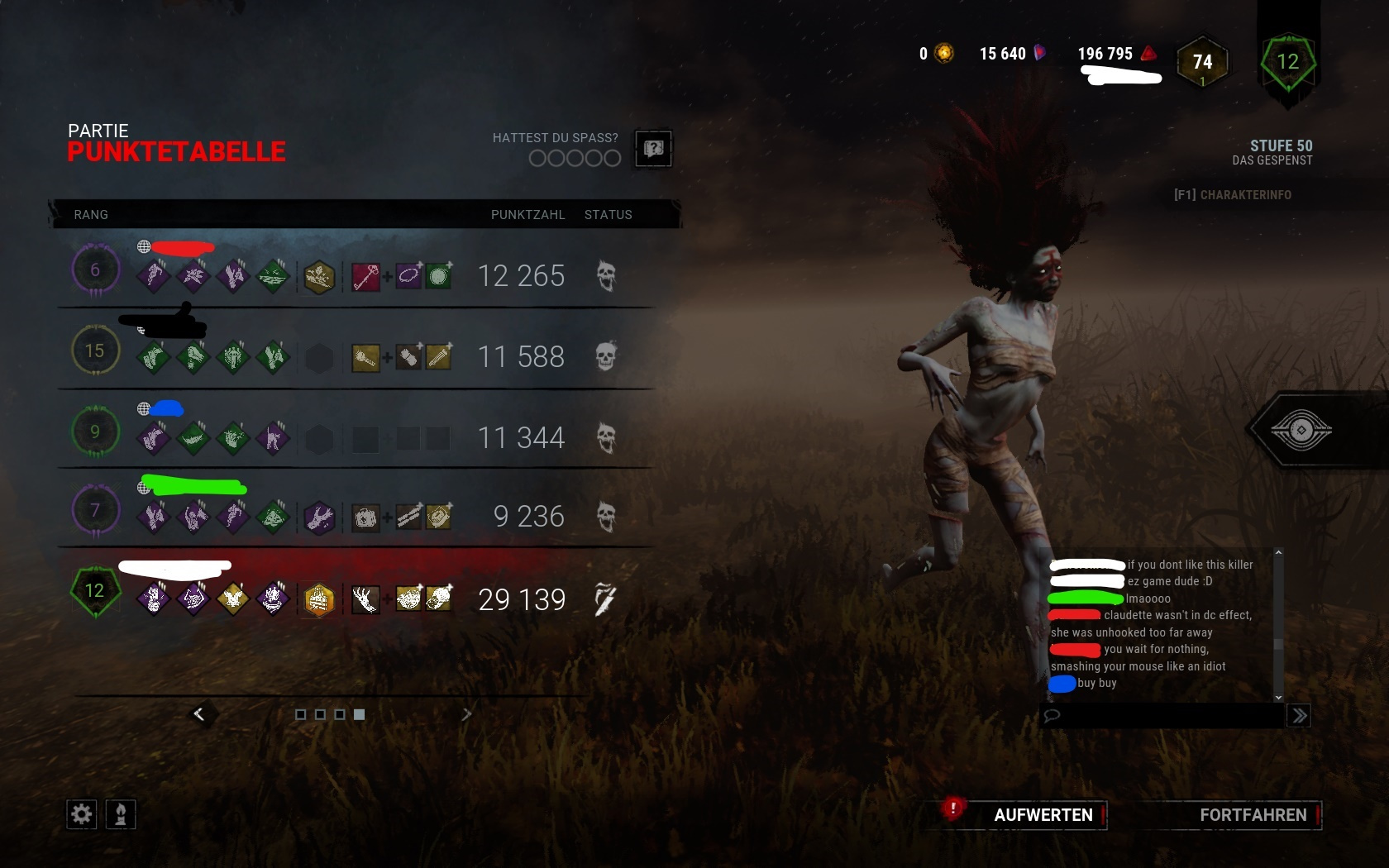Go back using the left arrow chevron
Image resolution: width=1389 pixels, height=868 pixels.
pyautogui.click(x=201, y=713)
